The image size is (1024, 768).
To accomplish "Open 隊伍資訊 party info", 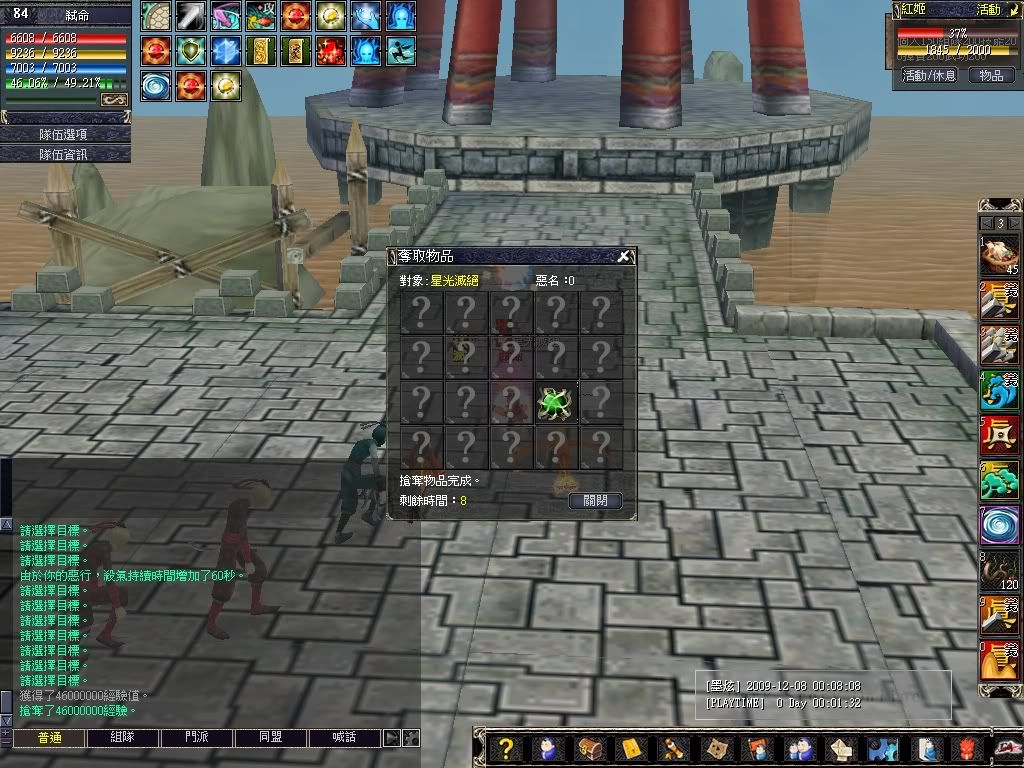I will point(65,154).
